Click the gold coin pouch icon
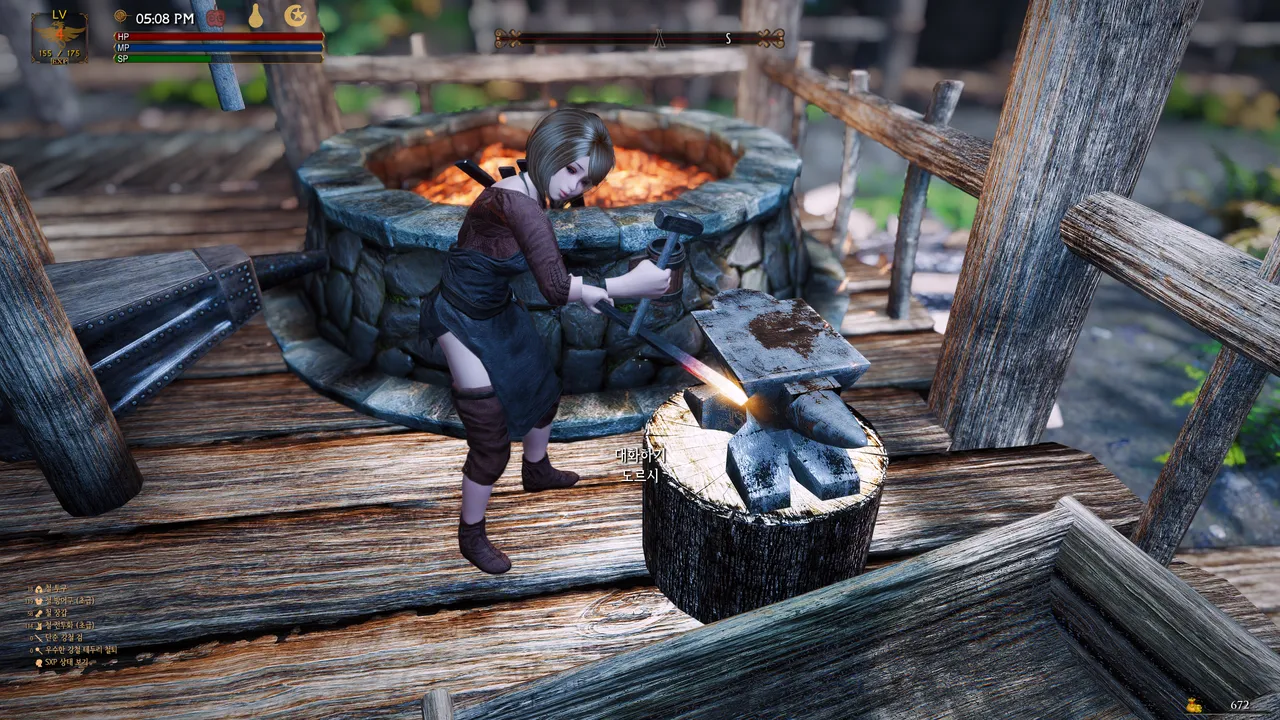Viewport: 1280px width, 720px height. coord(1193,704)
